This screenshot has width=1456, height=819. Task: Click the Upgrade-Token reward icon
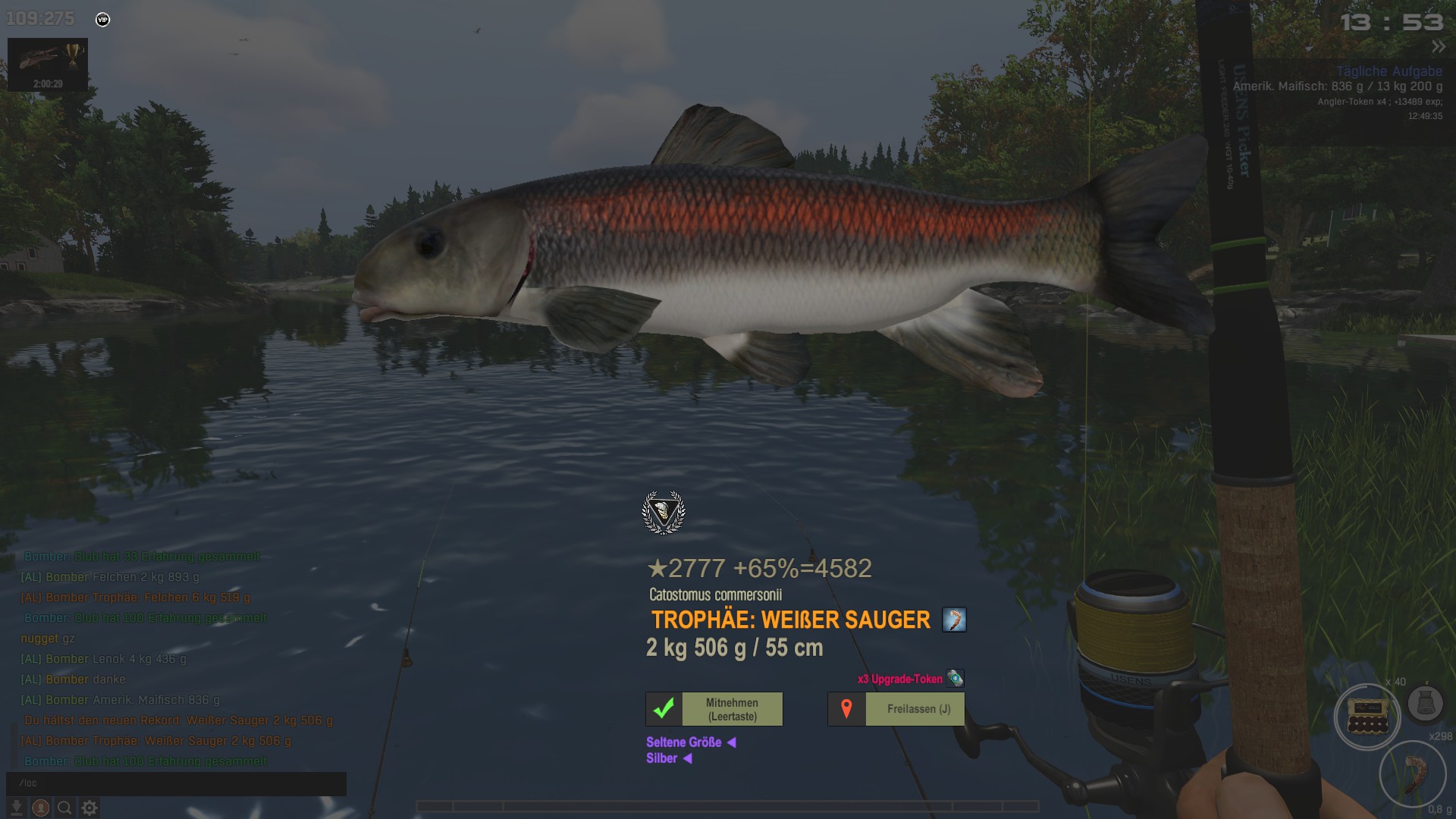(x=955, y=678)
